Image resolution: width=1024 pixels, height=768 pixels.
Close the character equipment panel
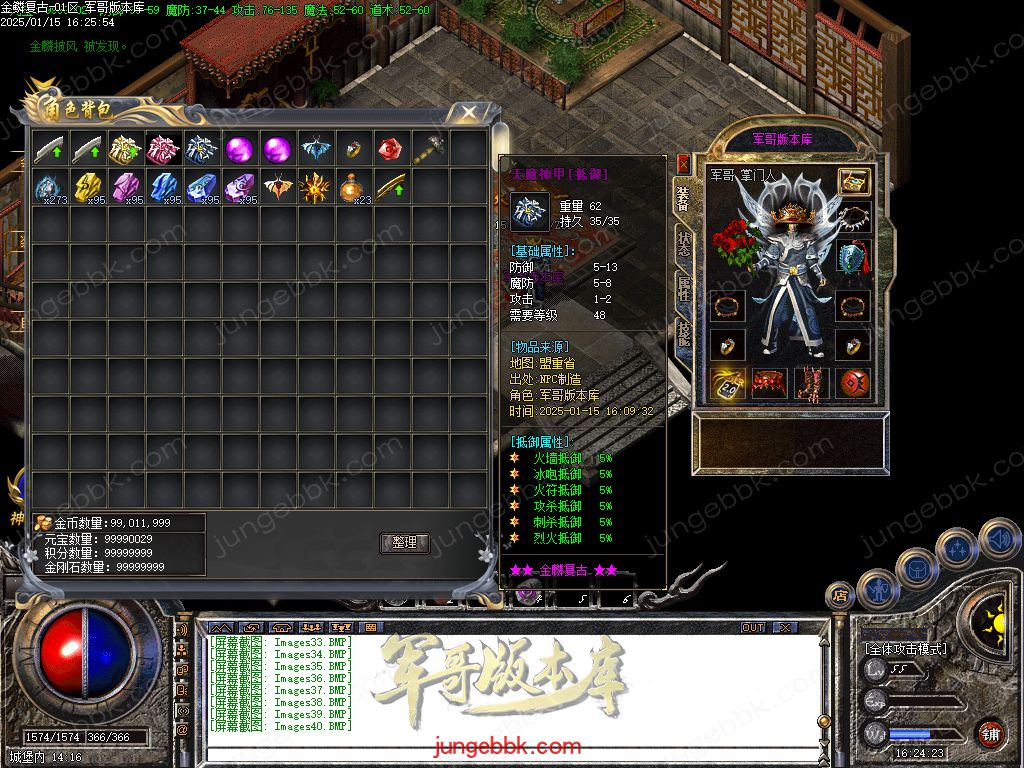(x=683, y=163)
